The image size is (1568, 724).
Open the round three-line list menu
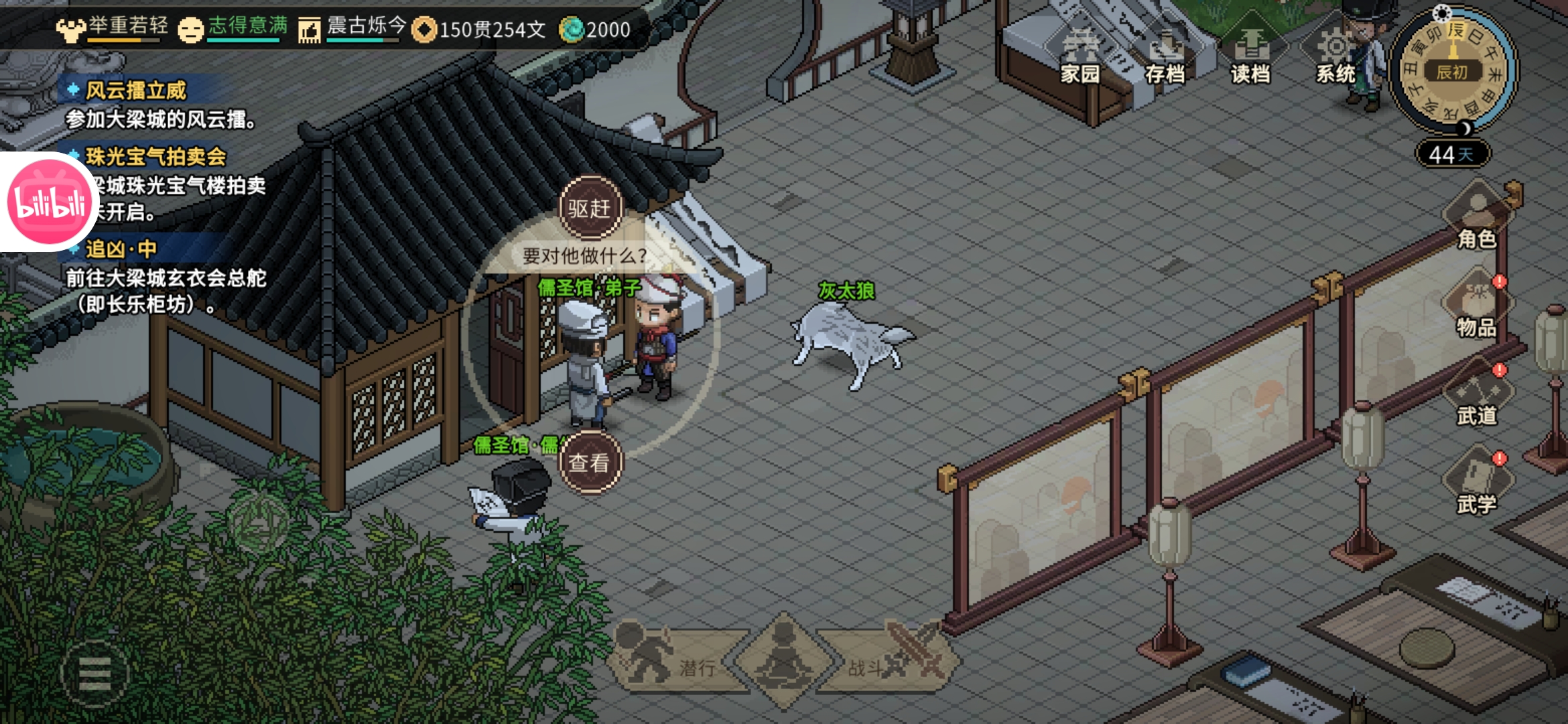[x=94, y=674]
